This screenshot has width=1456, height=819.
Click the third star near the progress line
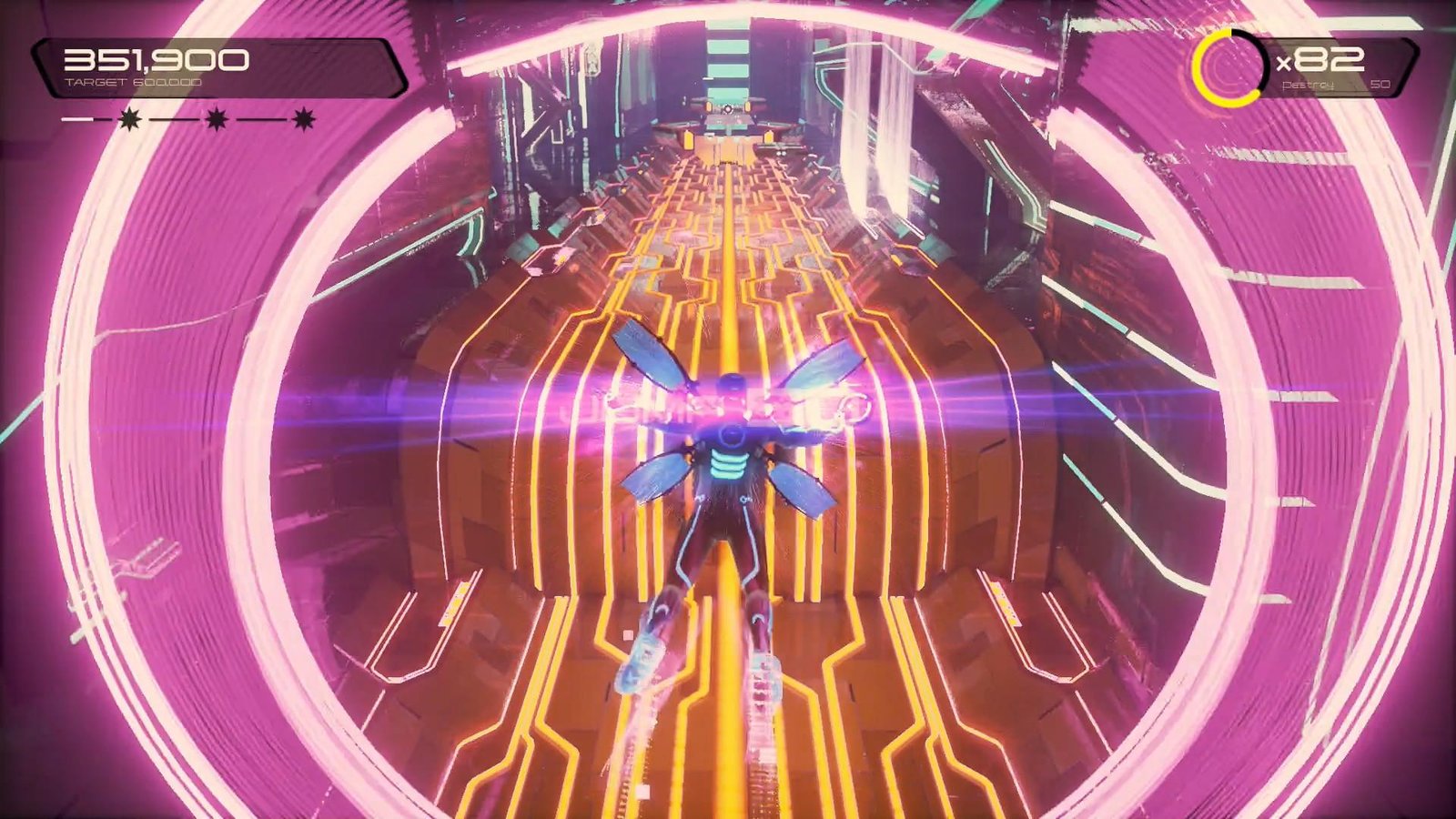click(x=304, y=118)
